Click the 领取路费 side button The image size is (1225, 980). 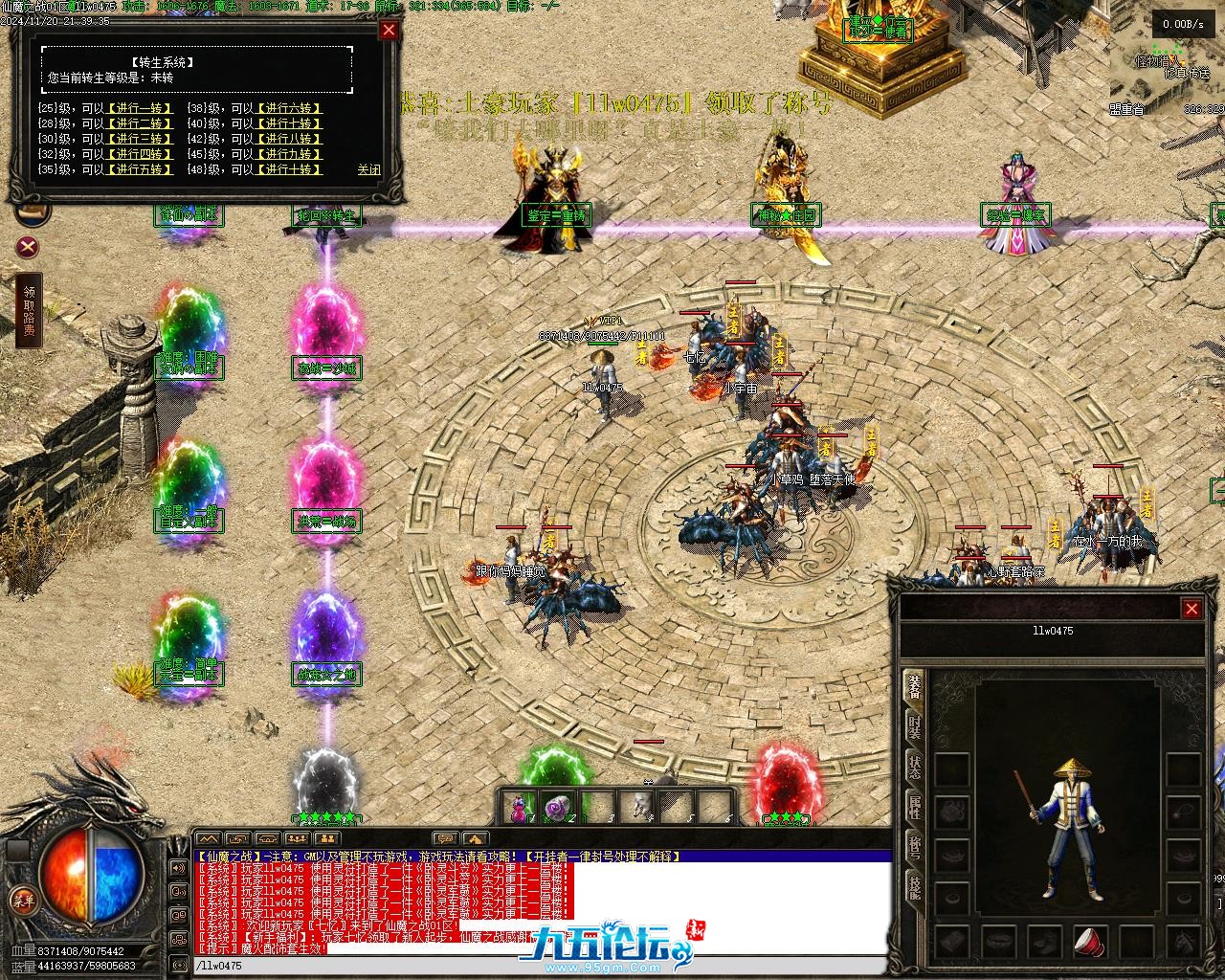tap(29, 313)
